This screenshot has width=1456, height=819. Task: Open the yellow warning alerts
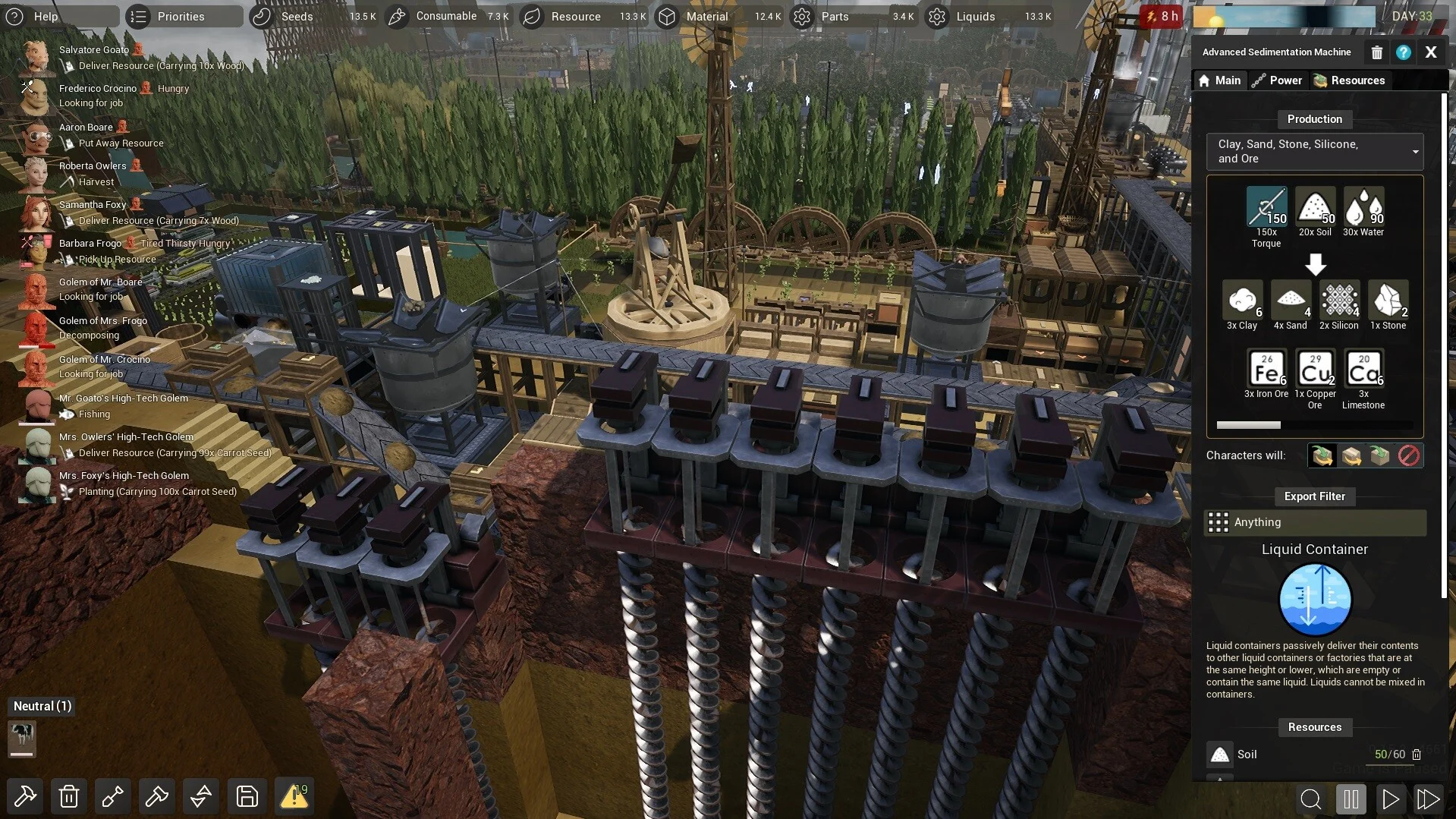(x=294, y=796)
